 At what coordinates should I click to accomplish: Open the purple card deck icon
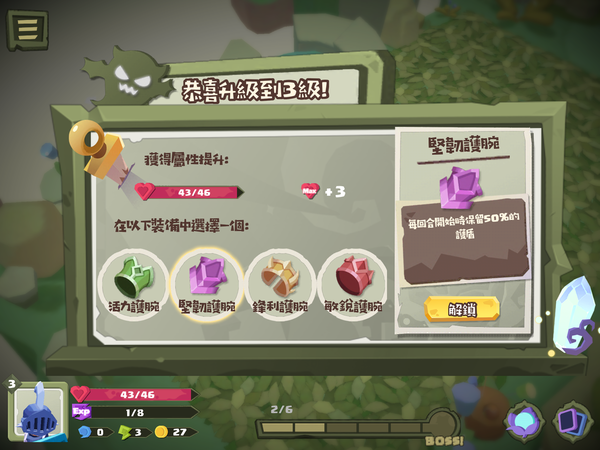pos(573,421)
